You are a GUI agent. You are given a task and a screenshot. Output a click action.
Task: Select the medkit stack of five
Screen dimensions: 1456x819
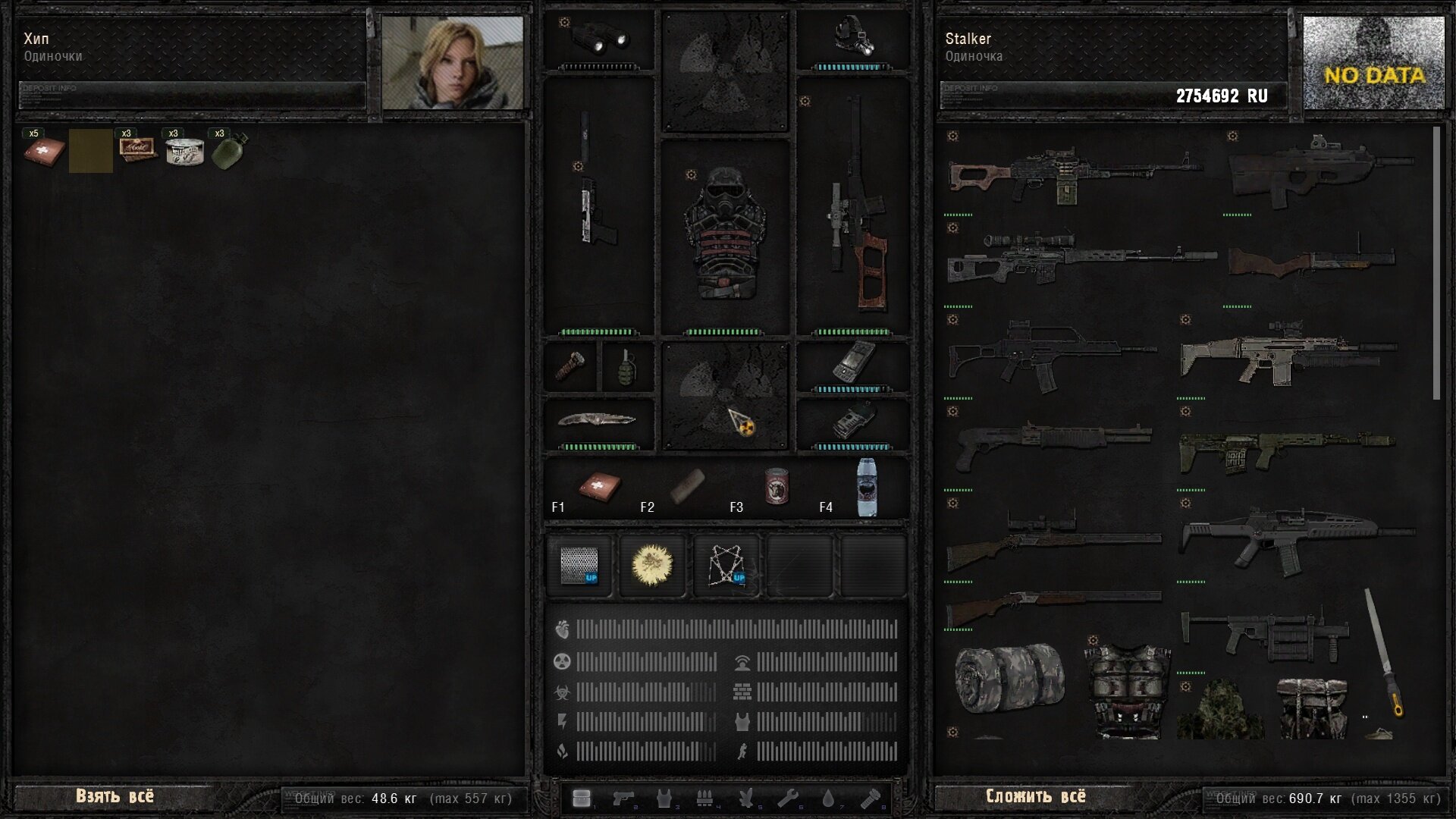[43, 150]
